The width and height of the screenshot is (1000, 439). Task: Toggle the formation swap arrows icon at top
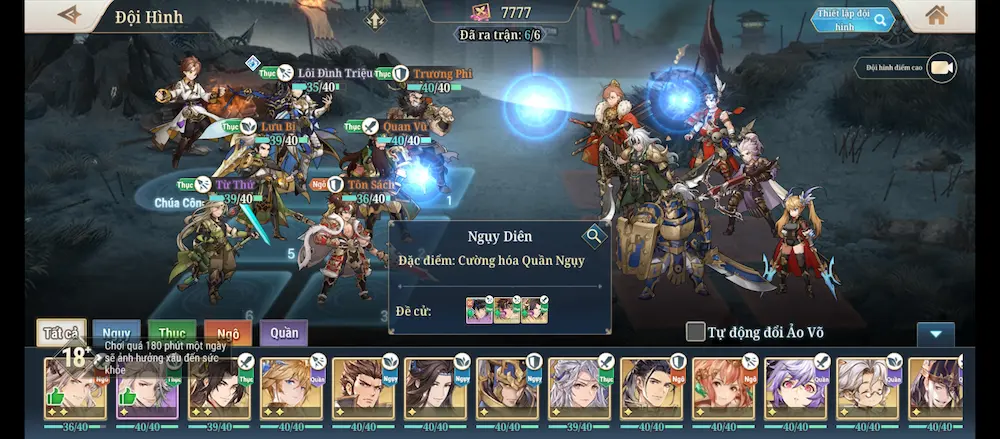coord(375,19)
